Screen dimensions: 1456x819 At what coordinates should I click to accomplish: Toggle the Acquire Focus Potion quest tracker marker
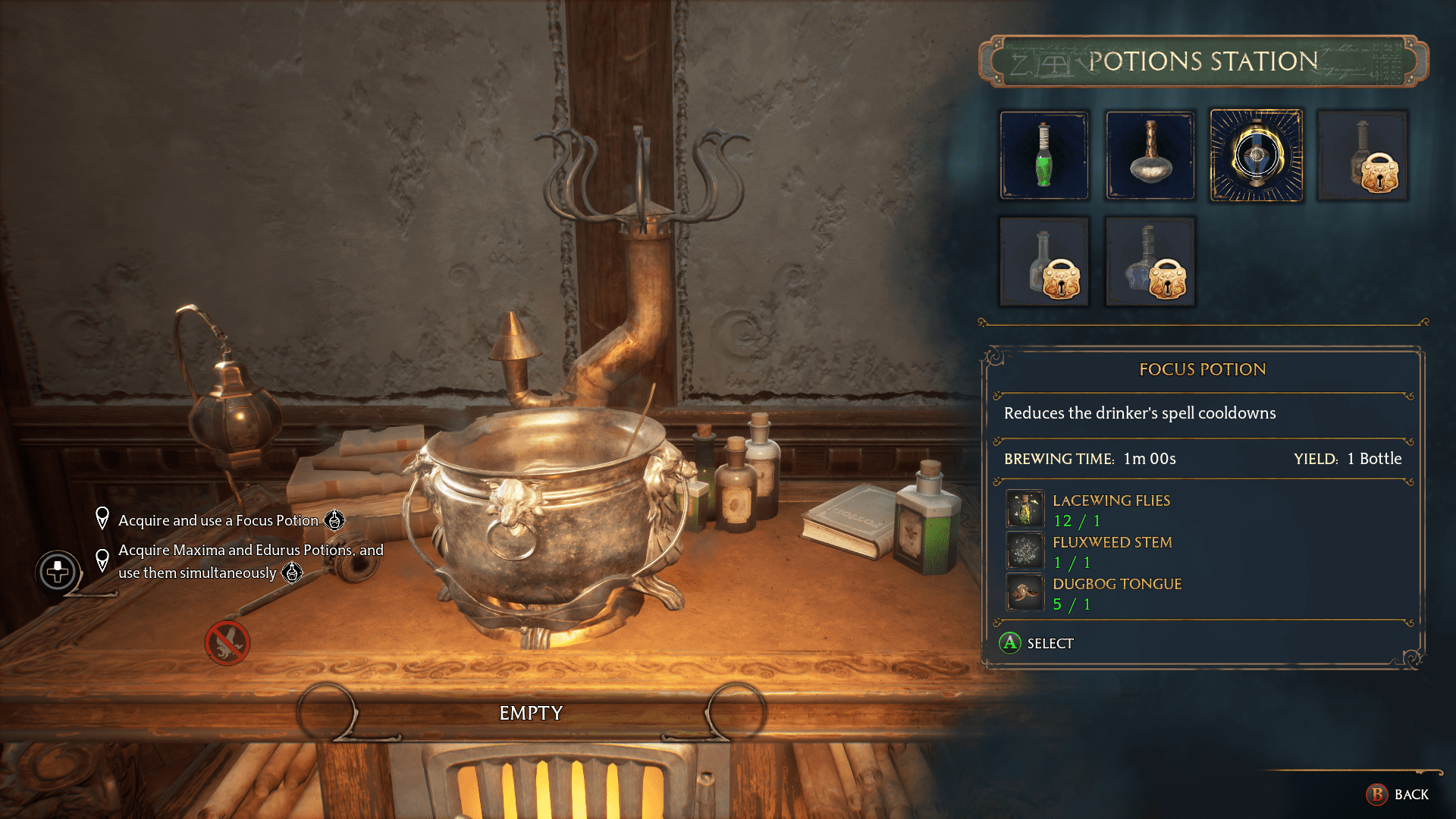pyautogui.click(x=102, y=518)
